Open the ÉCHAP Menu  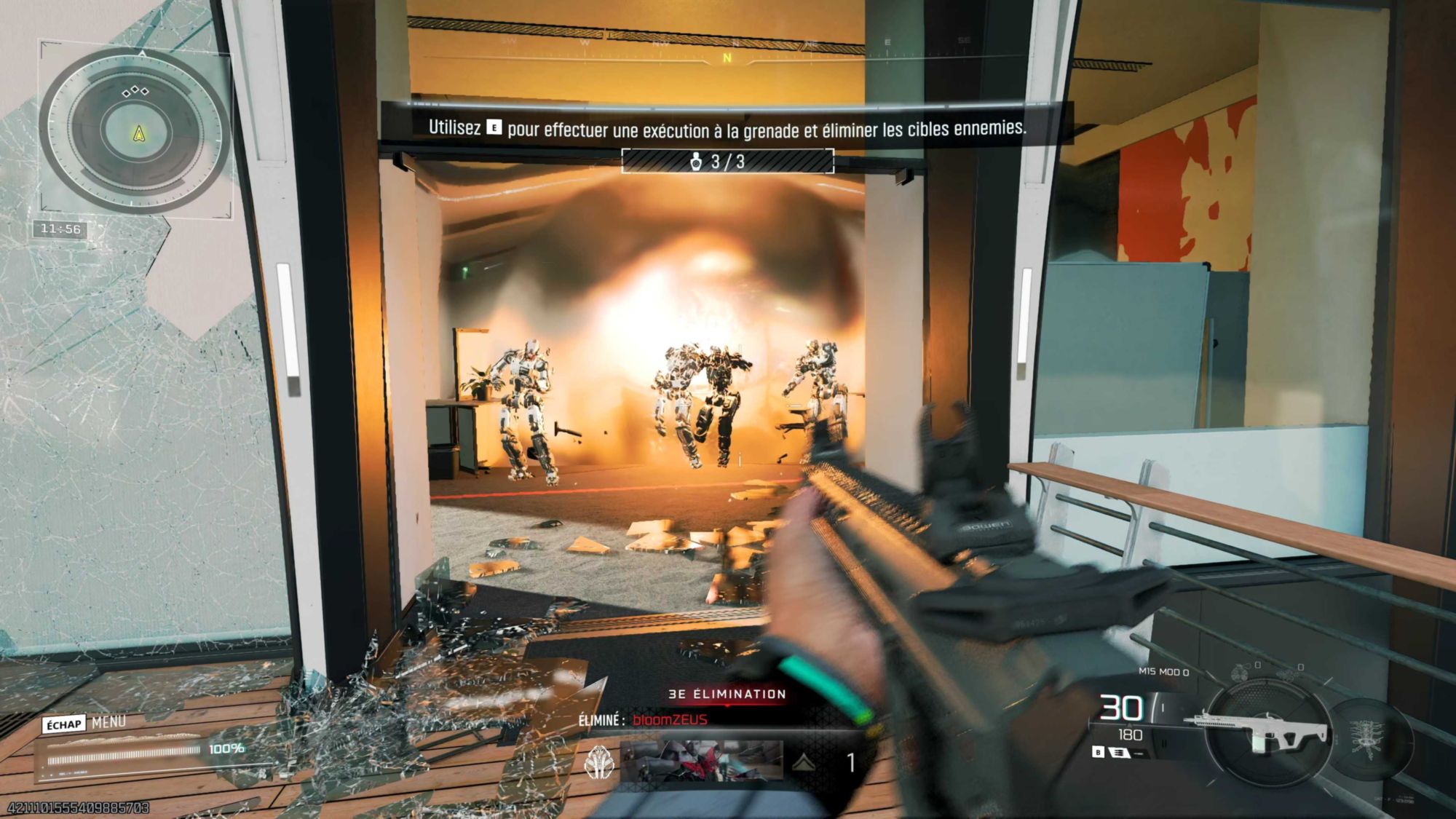(84, 723)
